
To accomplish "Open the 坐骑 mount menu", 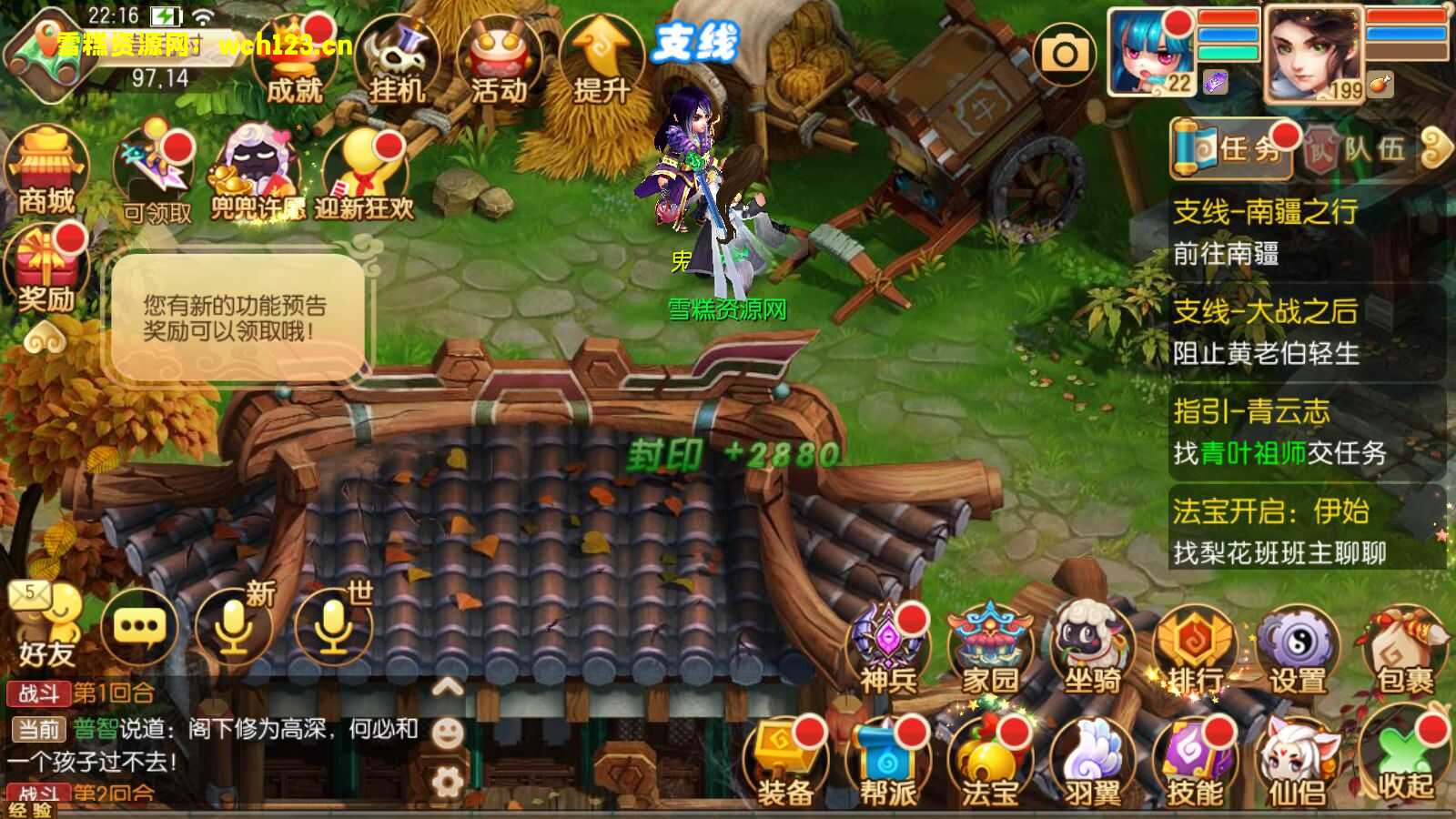I will [x=1092, y=651].
